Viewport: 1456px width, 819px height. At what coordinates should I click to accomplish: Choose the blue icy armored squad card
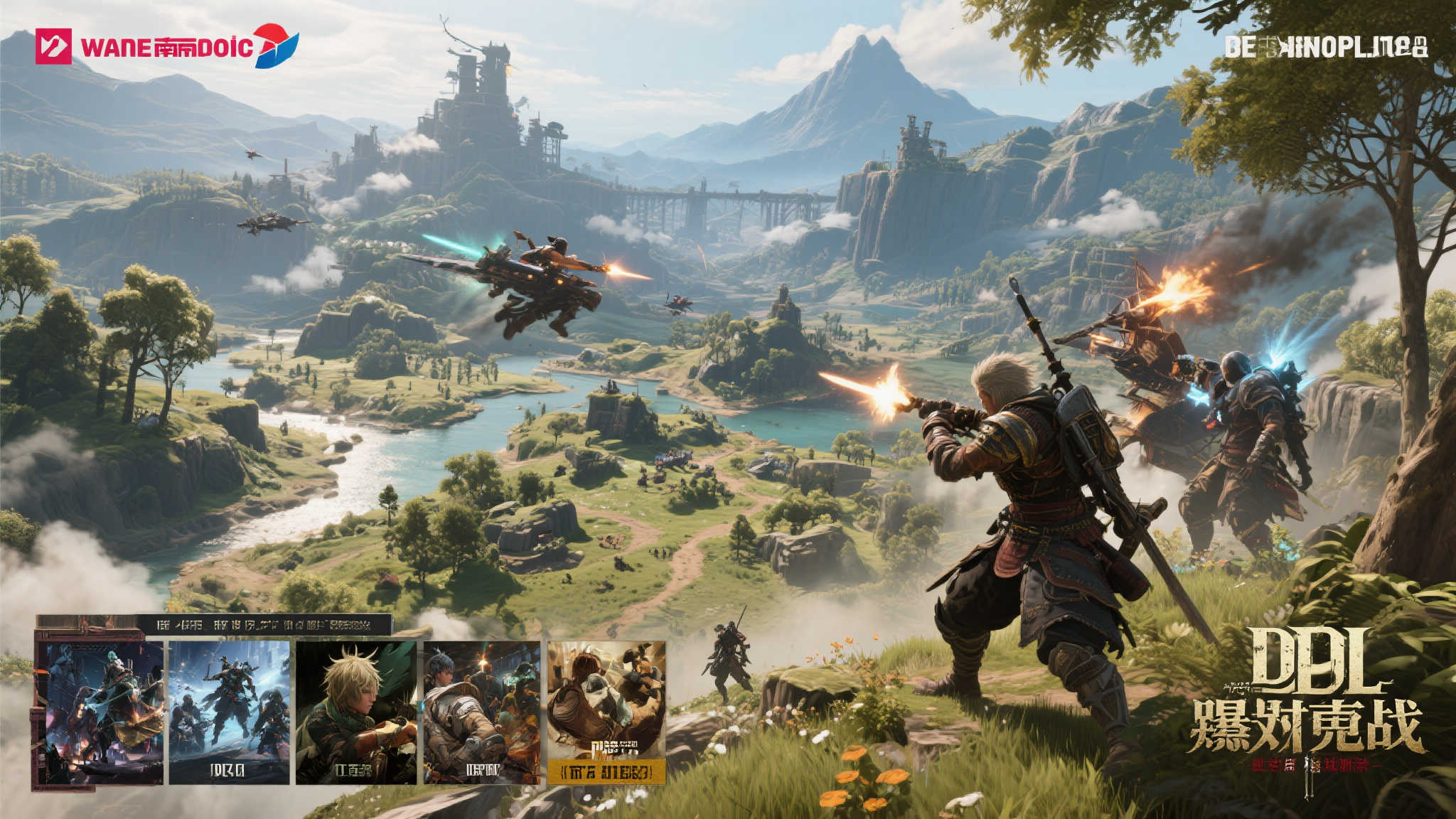[x=229, y=711]
